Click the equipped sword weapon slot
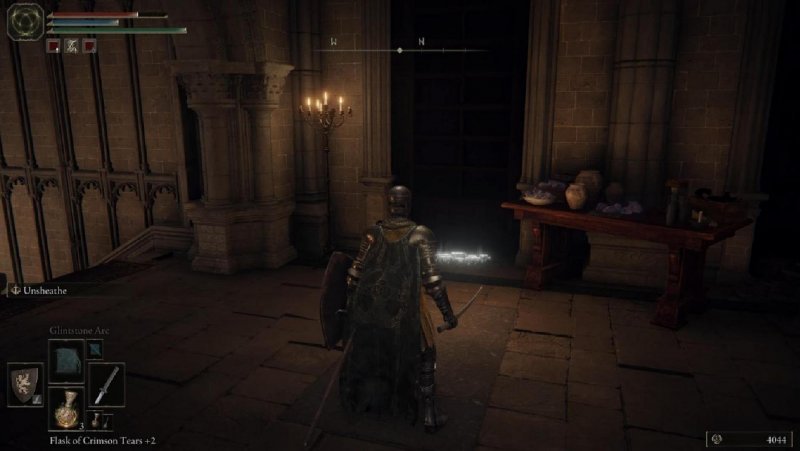Viewport: 800px width, 451px height. (106, 384)
